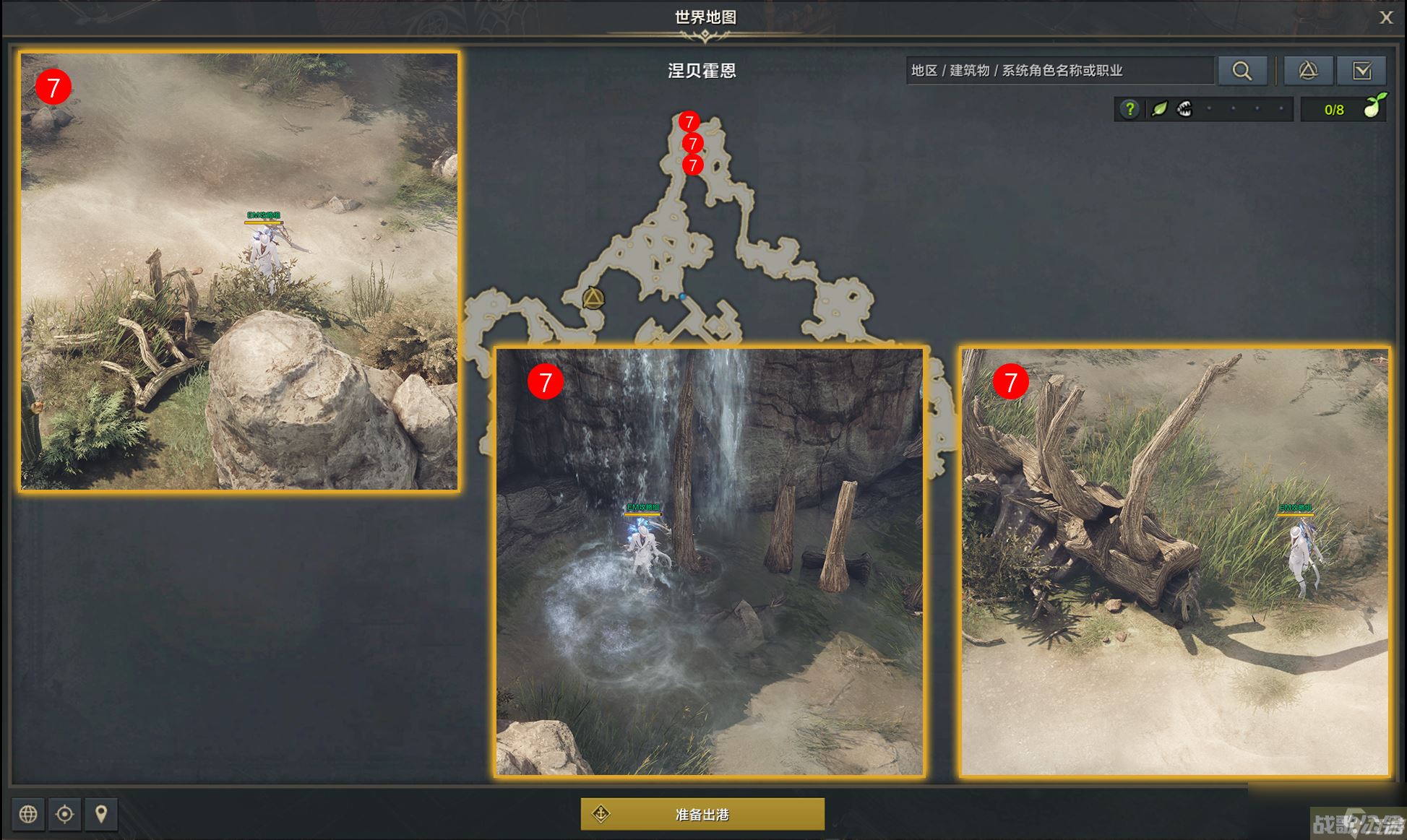This screenshot has width=1407, height=840.
Task: Click the Mokoko seed sprout icon
Action: [1374, 107]
